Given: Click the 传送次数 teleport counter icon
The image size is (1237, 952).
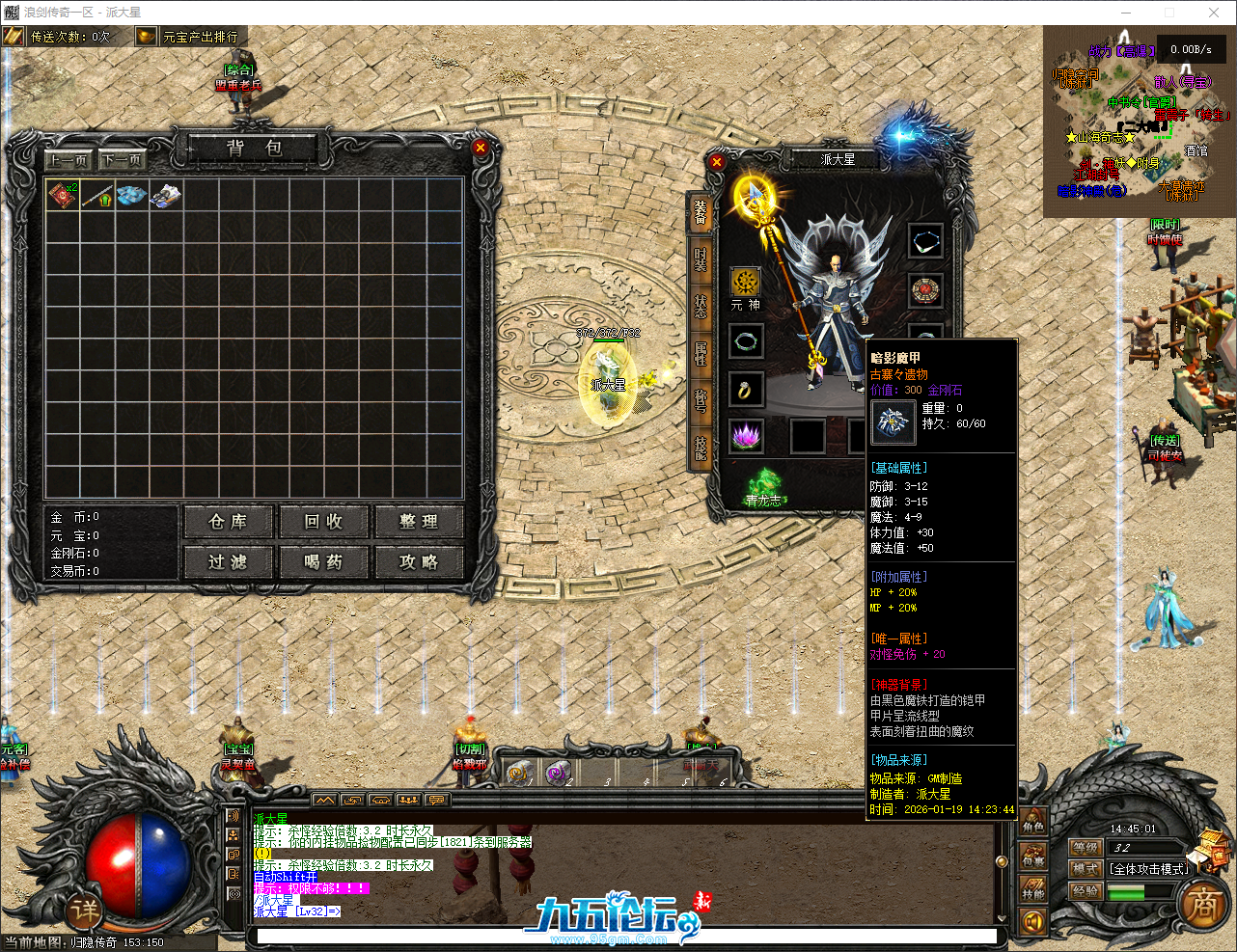Looking at the screenshot, I should tap(13, 36).
